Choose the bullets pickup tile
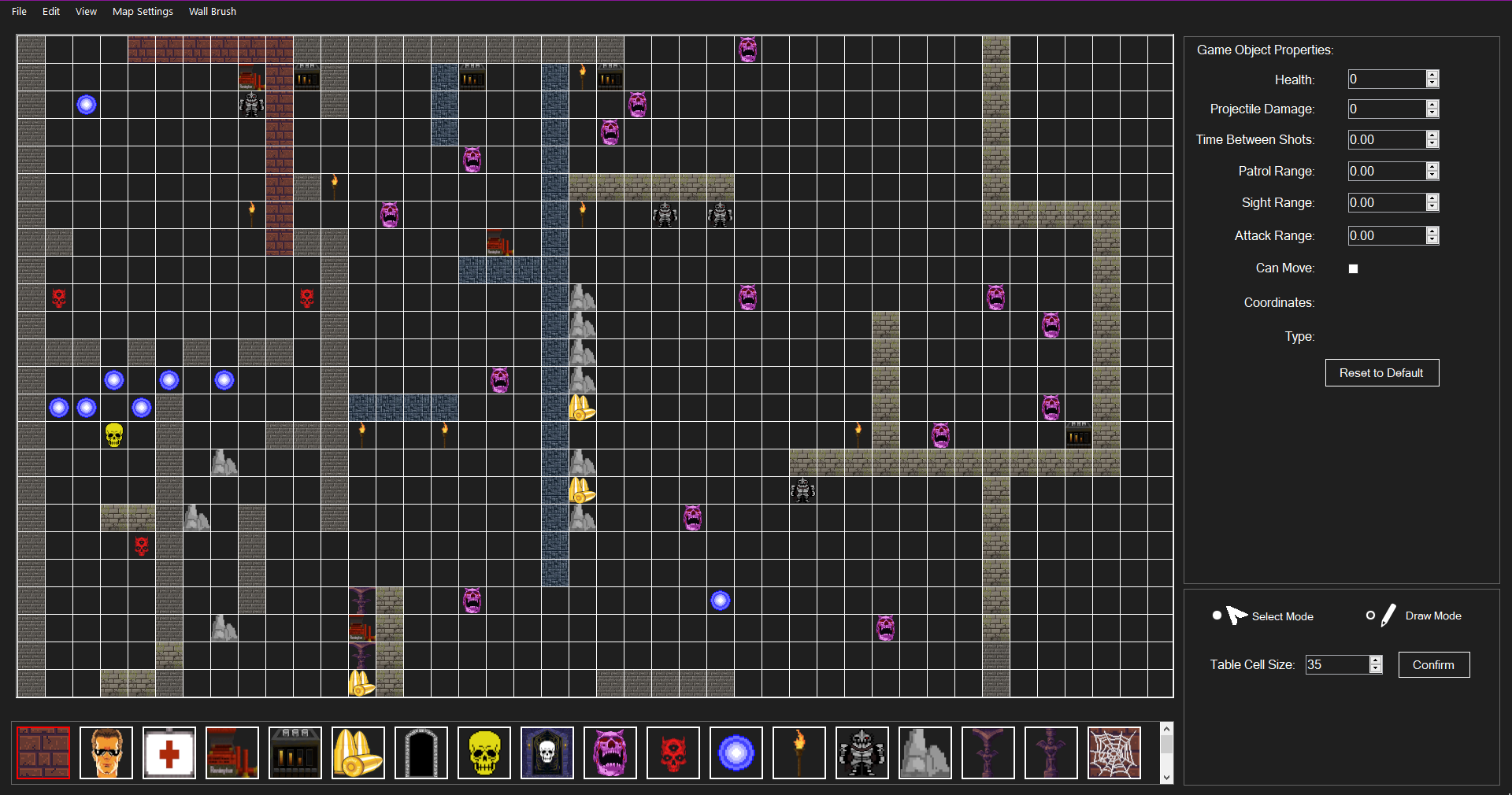This screenshot has height=795, width=1512. 358,752
